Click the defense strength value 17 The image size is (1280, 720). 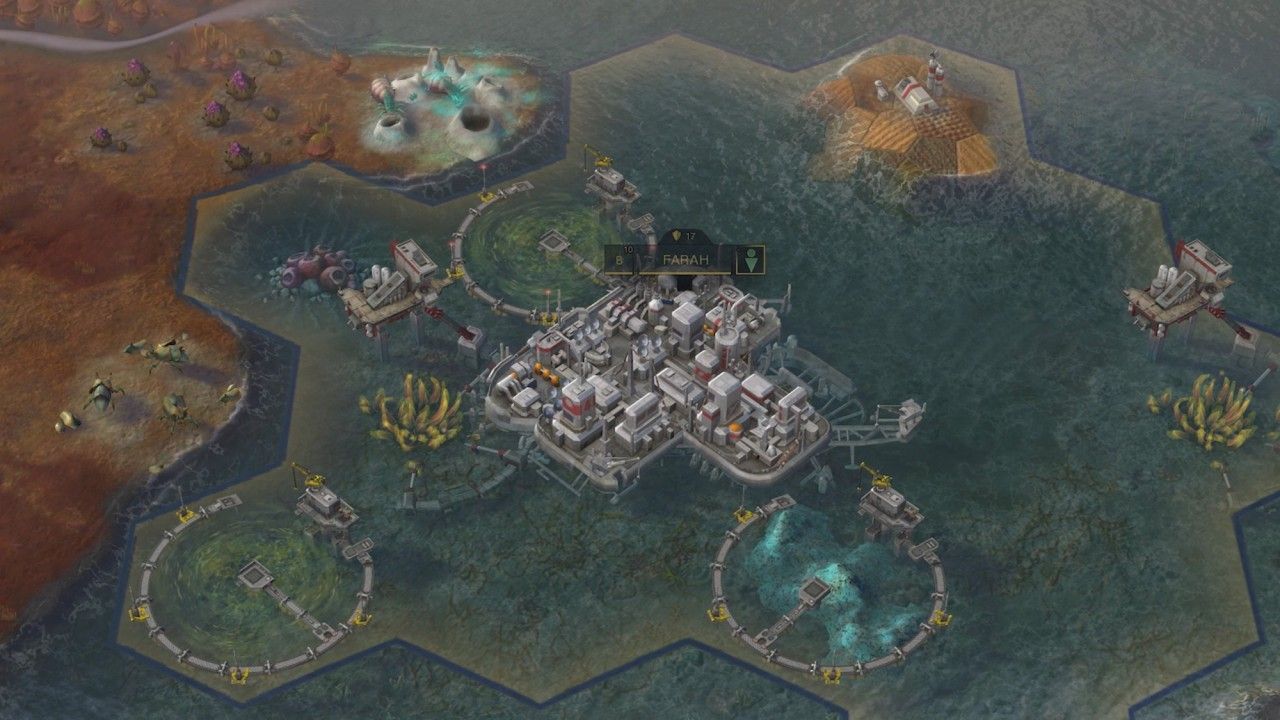coord(691,235)
